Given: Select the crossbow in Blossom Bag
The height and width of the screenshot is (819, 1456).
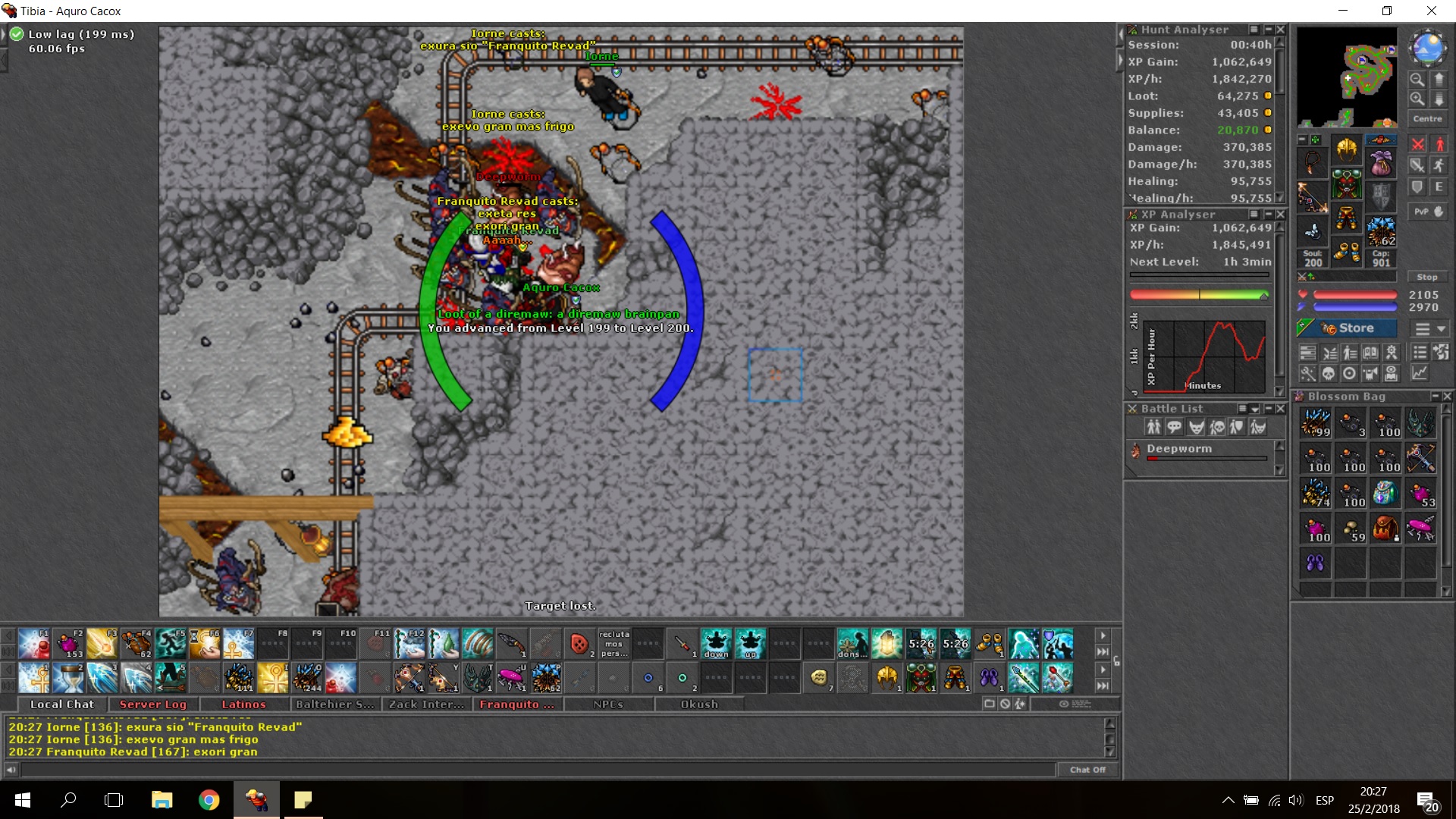Looking at the screenshot, I should click(1420, 459).
